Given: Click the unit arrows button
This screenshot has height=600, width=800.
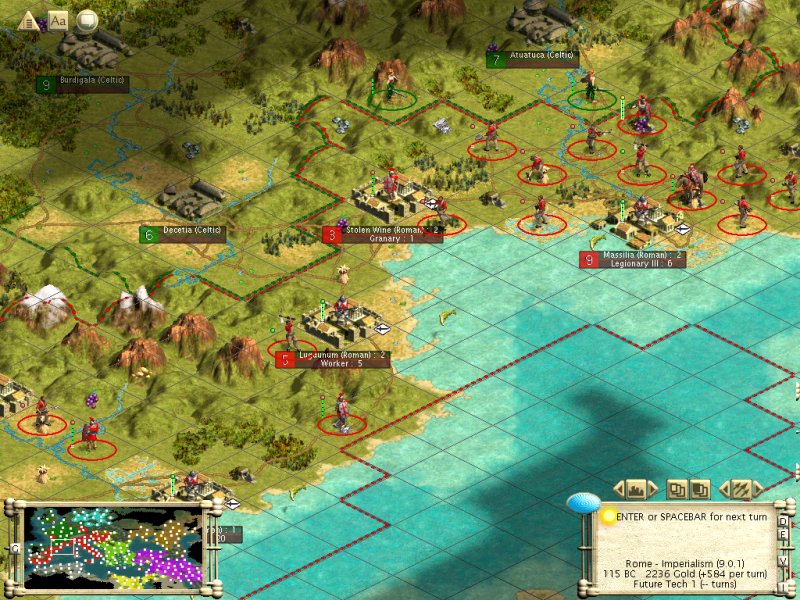Looking at the screenshot, I should pos(741,489).
